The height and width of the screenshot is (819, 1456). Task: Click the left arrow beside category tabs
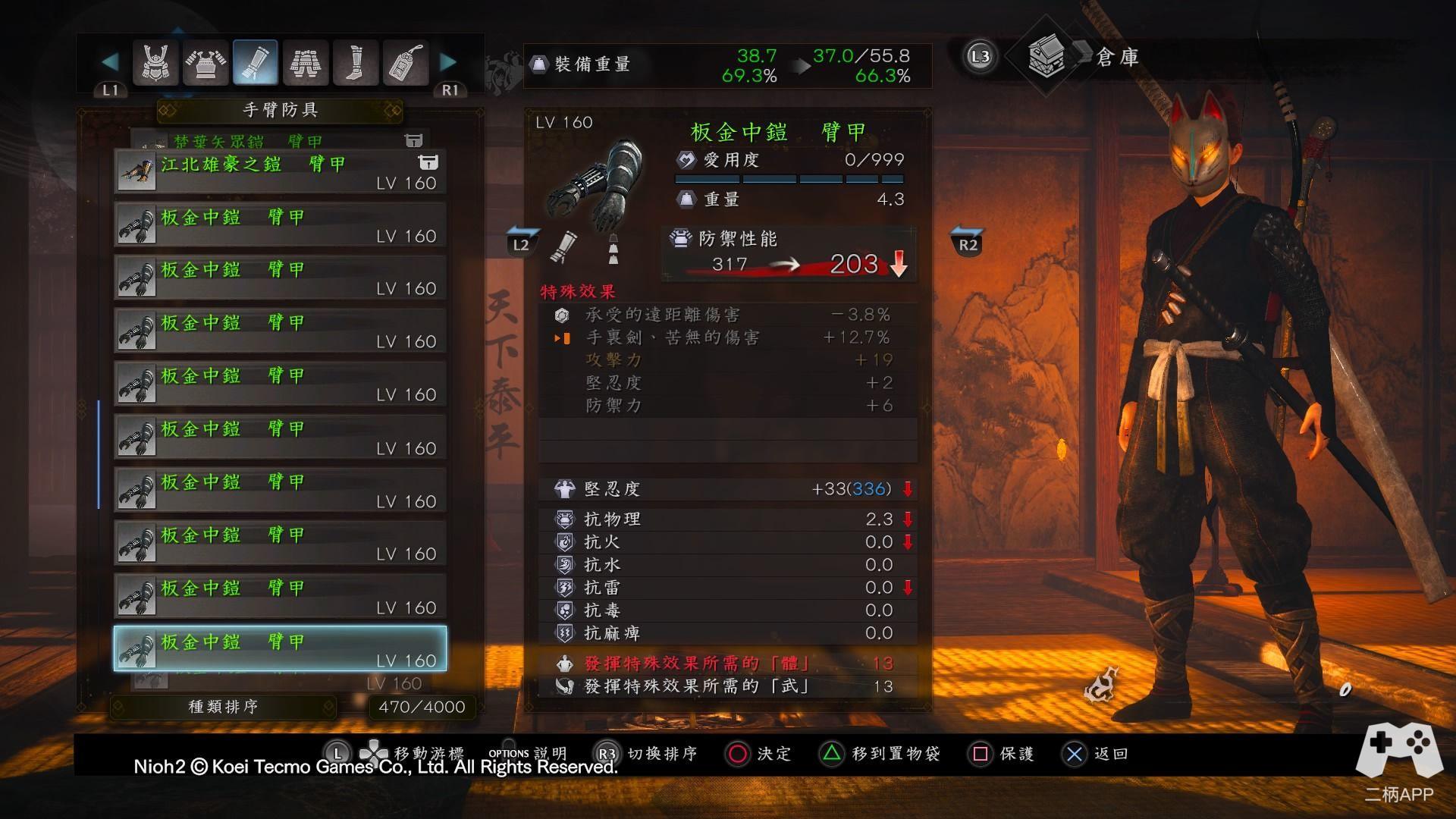(x=110, y=62)
